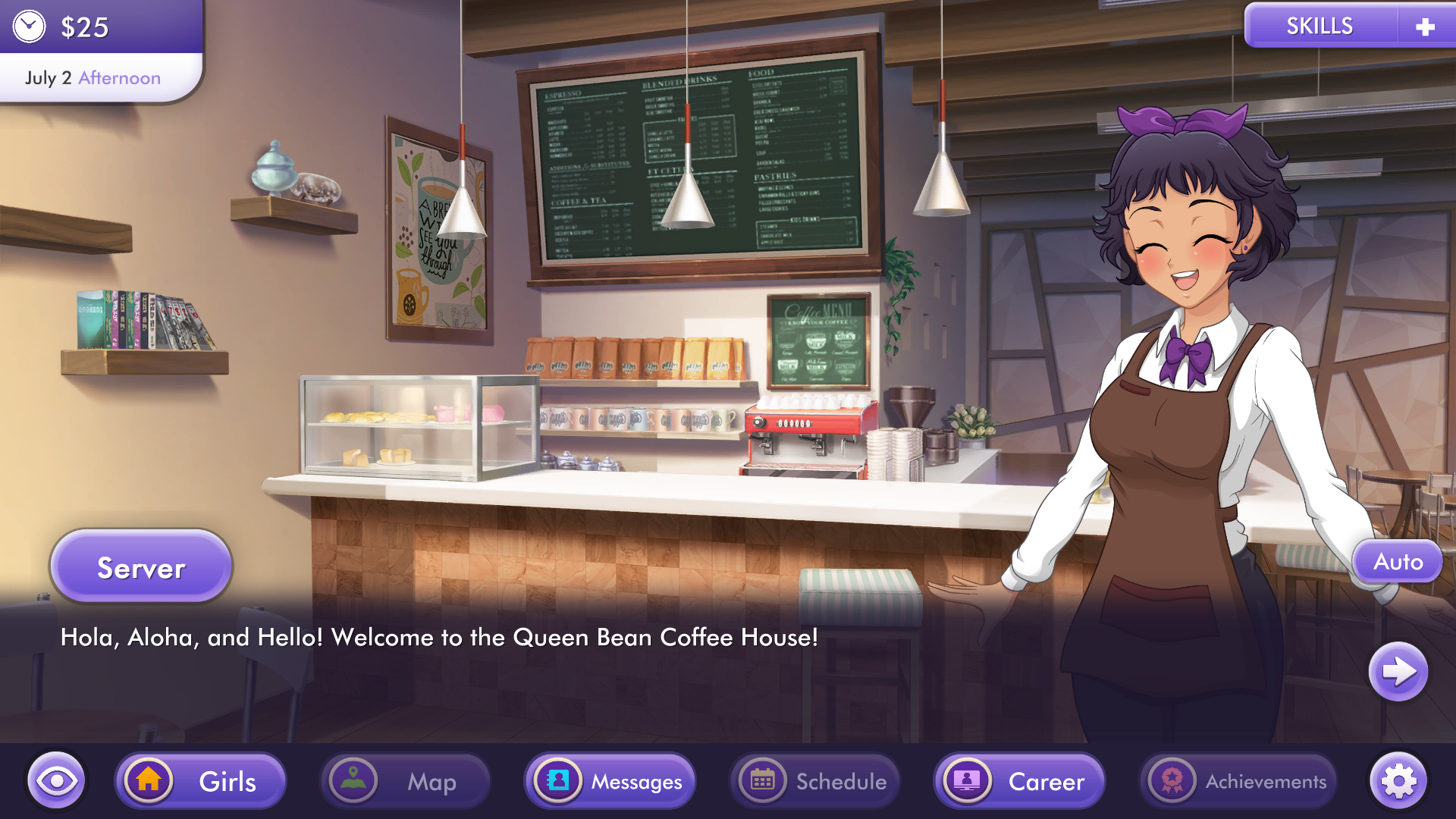The image size is (1456, 819).
Task: Click the plus icon beside Skills
Action: point(1425,27)
